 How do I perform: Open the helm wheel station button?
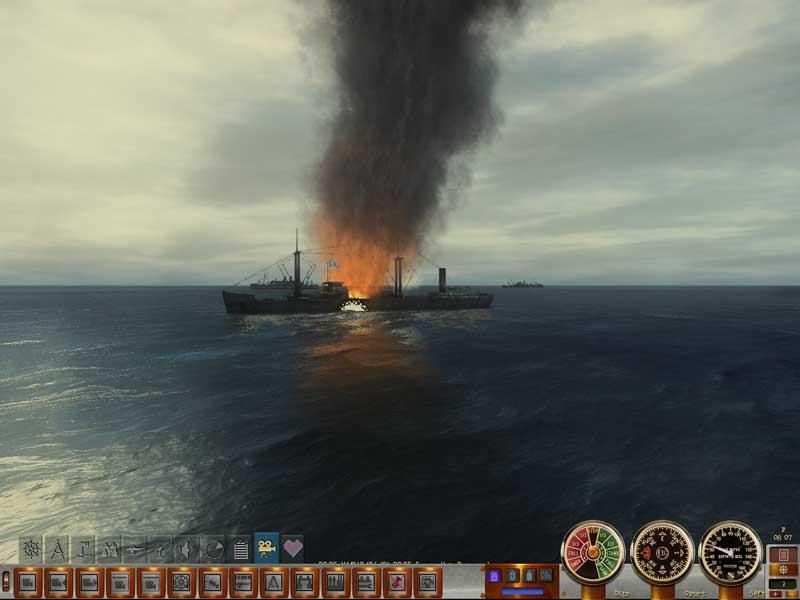[x=181, y=581]
